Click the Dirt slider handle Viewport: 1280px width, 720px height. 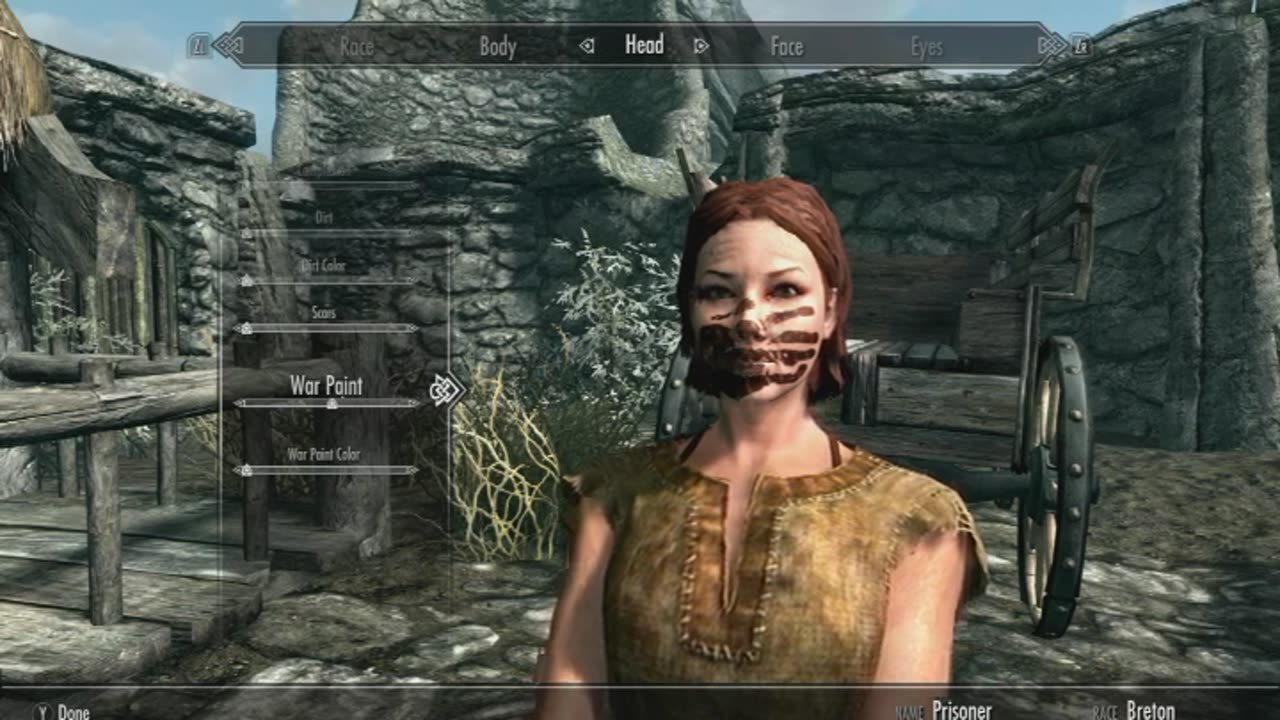tap(245, 232)
